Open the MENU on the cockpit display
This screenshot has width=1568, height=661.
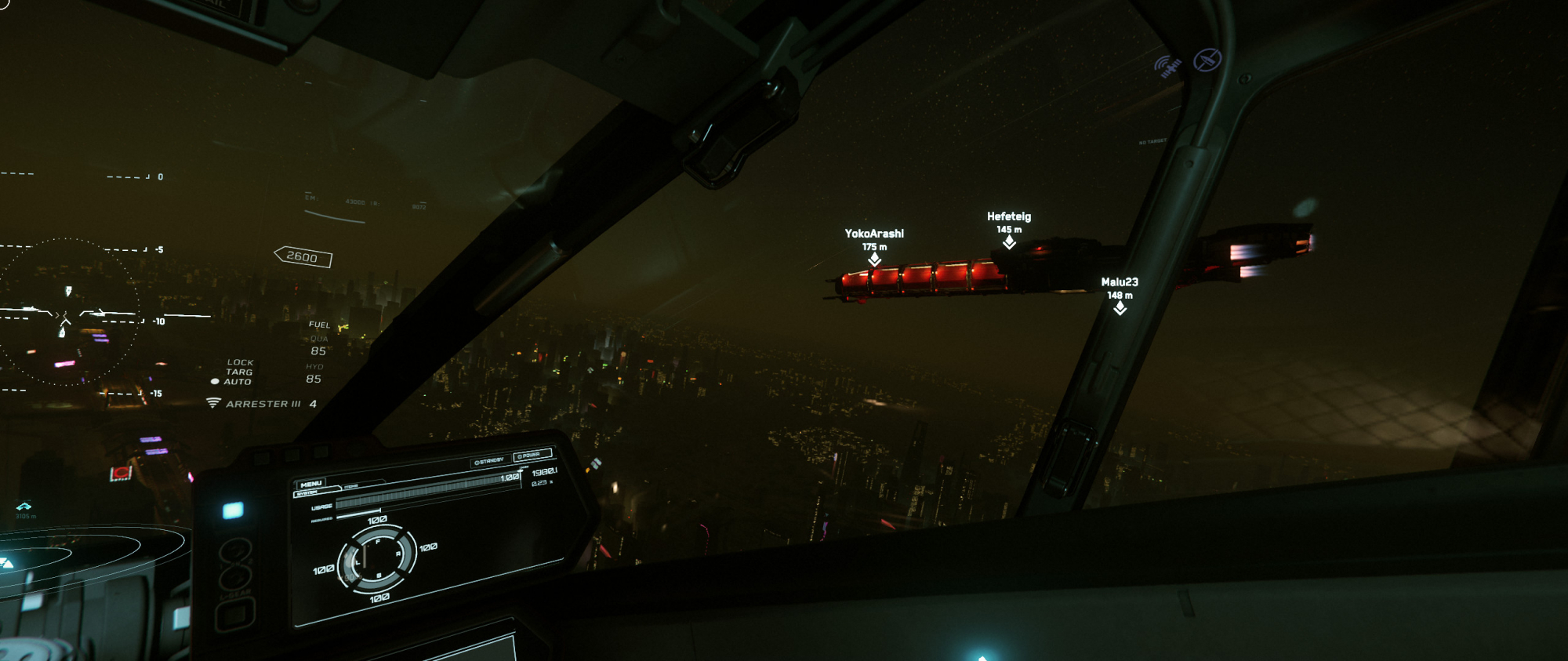(x=311, y=484)
